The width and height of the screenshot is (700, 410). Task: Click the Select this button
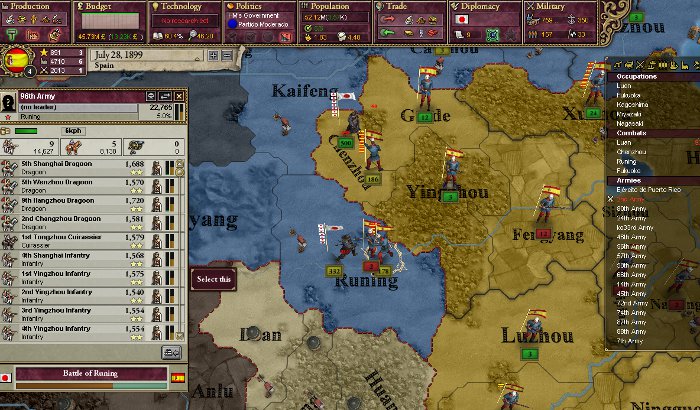214,278
